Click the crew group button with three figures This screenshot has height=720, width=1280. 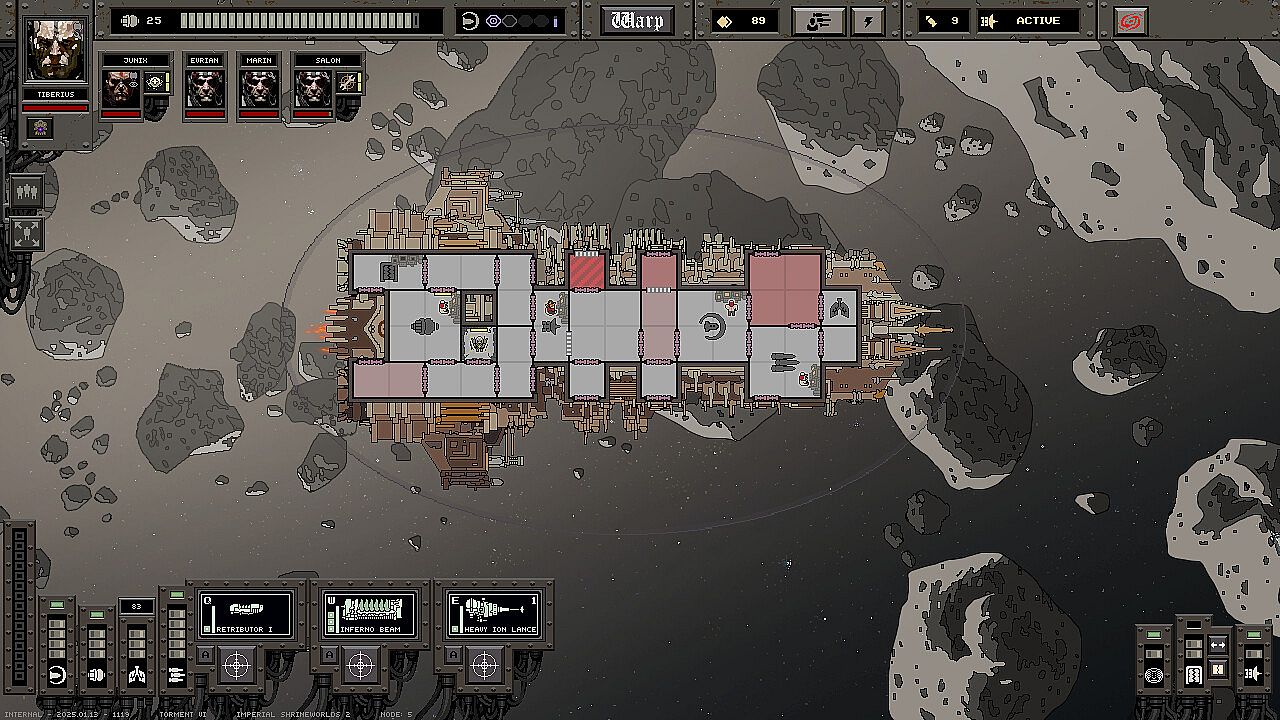26,191
